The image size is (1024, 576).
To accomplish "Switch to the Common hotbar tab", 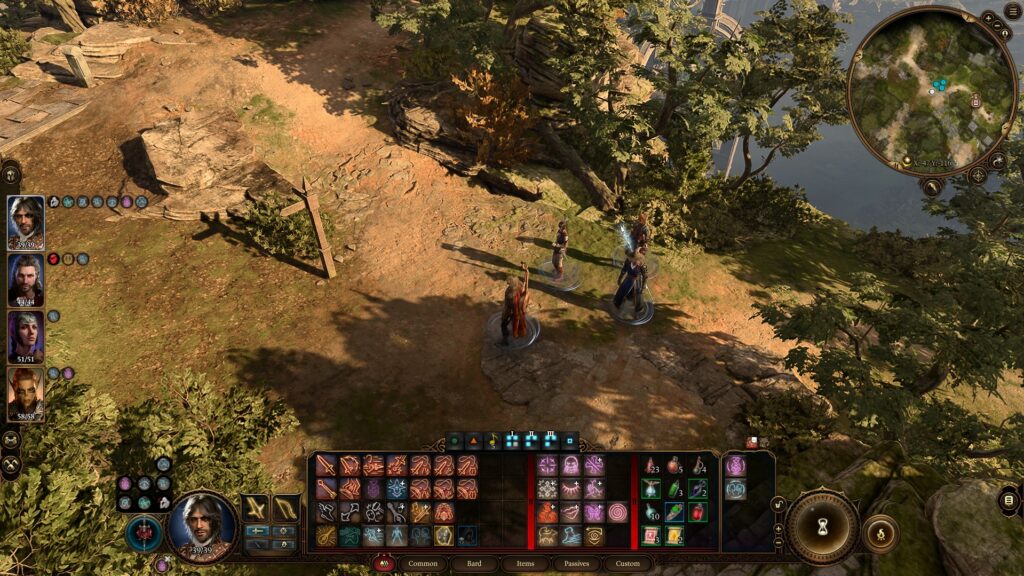I will tap(425, 564).
